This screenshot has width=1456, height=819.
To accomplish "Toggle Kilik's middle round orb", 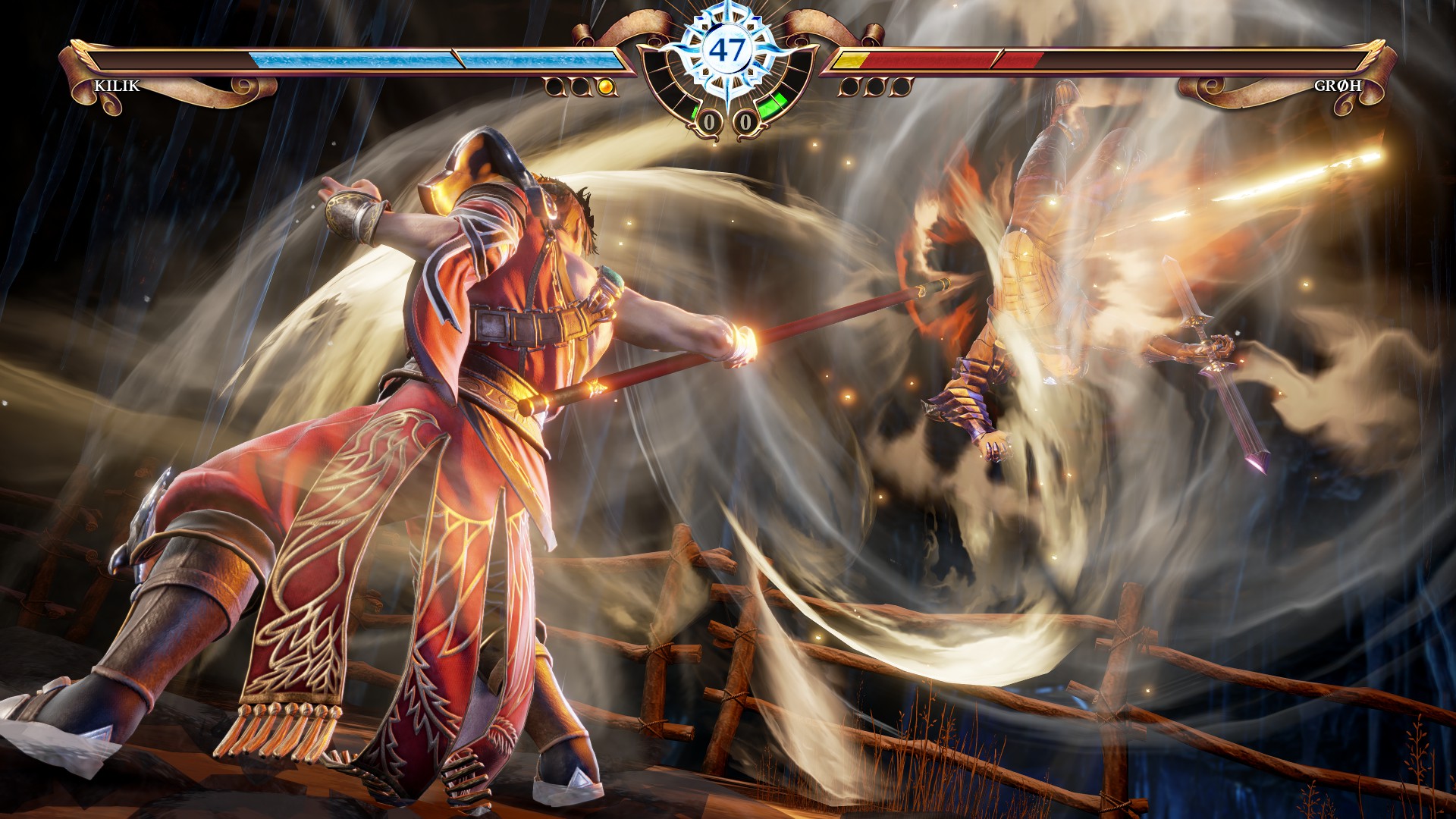I will [581, 86].
